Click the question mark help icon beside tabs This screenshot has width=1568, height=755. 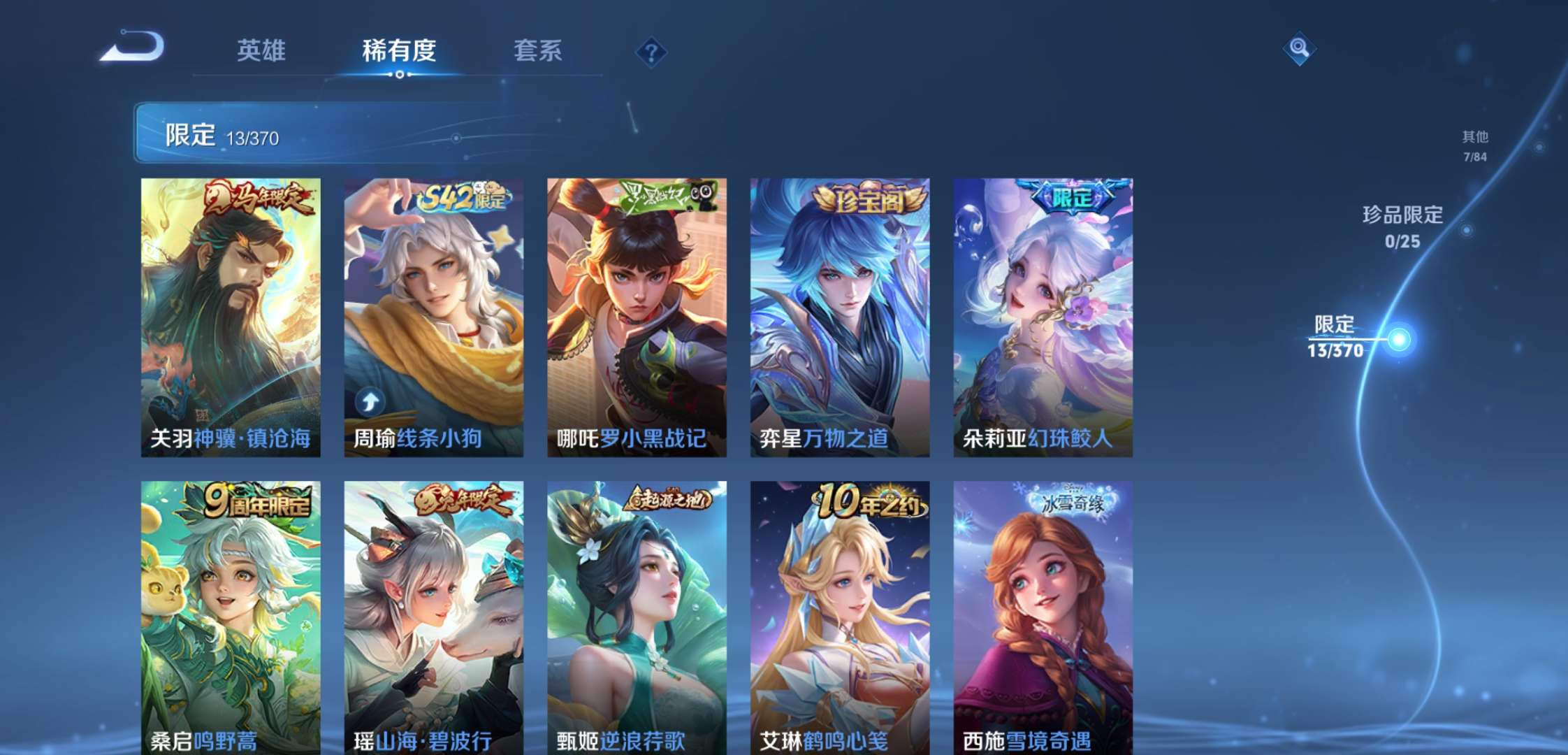(x=651, y=50)
